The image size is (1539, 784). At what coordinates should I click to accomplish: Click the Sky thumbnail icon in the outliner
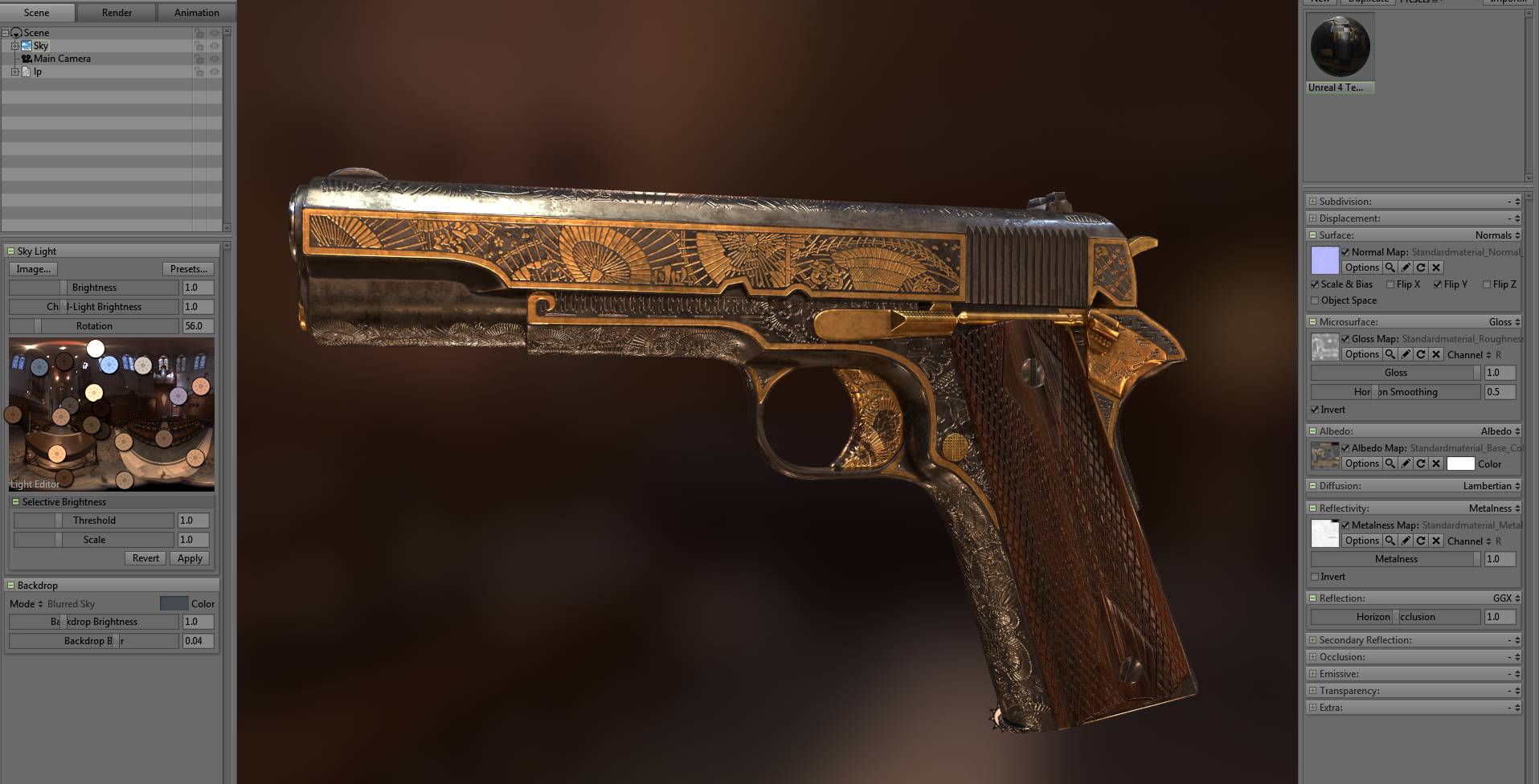(27, 46)
